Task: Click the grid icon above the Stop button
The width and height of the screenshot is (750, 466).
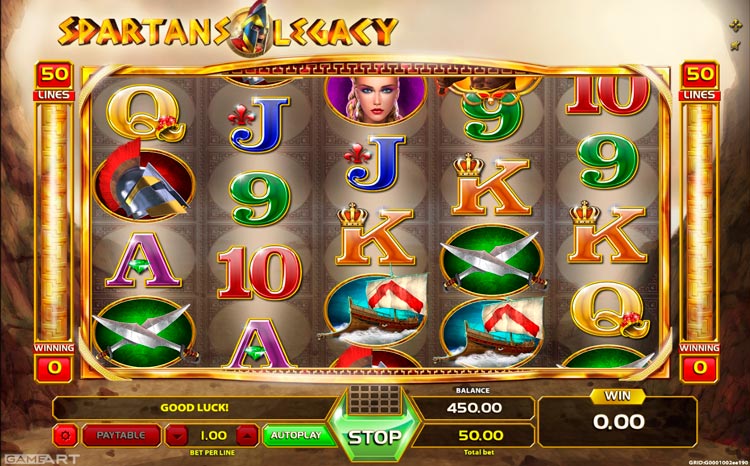Action: (x=375, y=397)
